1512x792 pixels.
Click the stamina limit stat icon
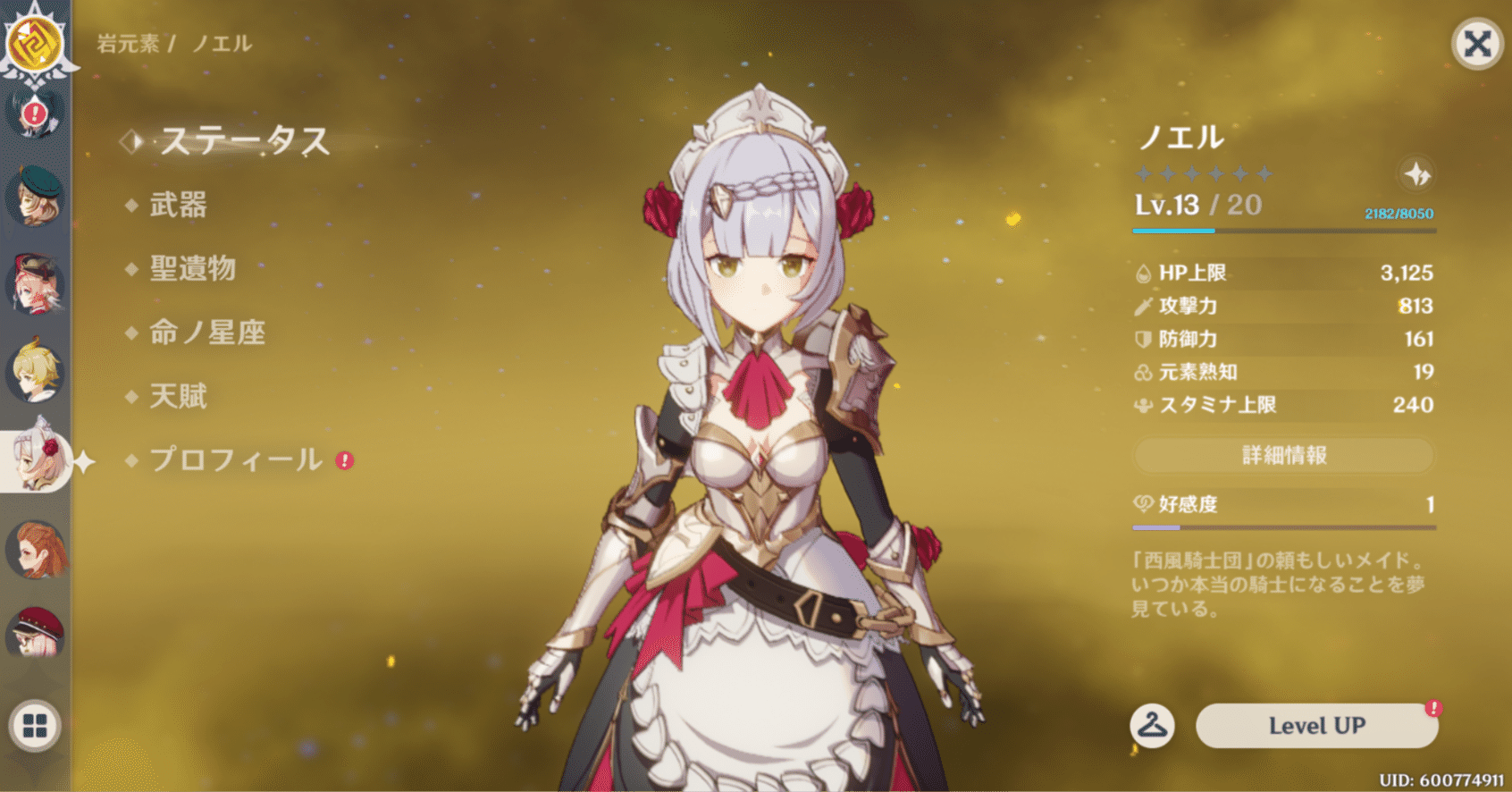pos(1146,405)
